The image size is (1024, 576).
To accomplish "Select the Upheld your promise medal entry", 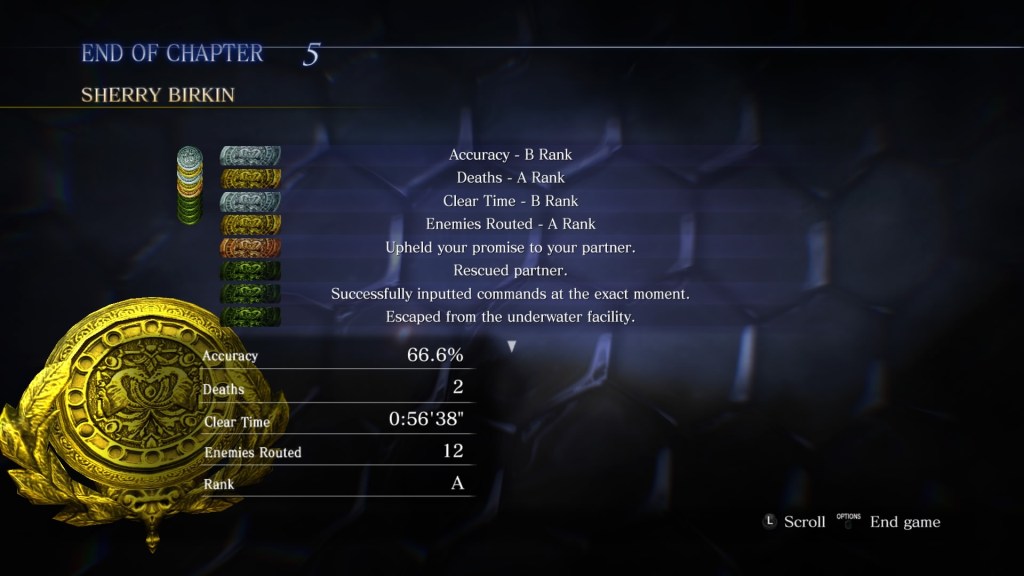I will [x=510, y=247].
